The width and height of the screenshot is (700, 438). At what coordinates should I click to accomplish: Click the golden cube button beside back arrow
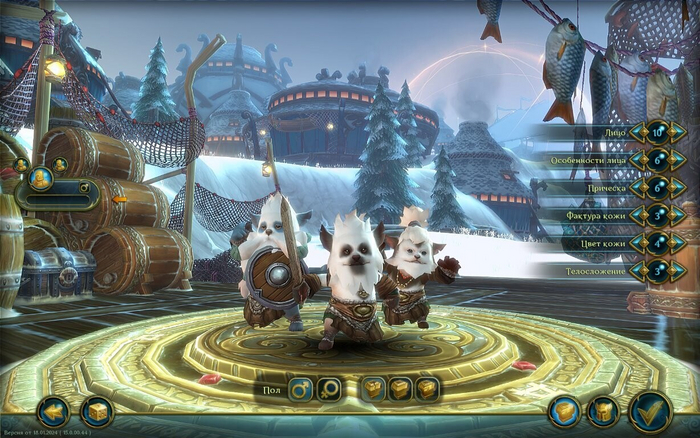click(97, 410)
